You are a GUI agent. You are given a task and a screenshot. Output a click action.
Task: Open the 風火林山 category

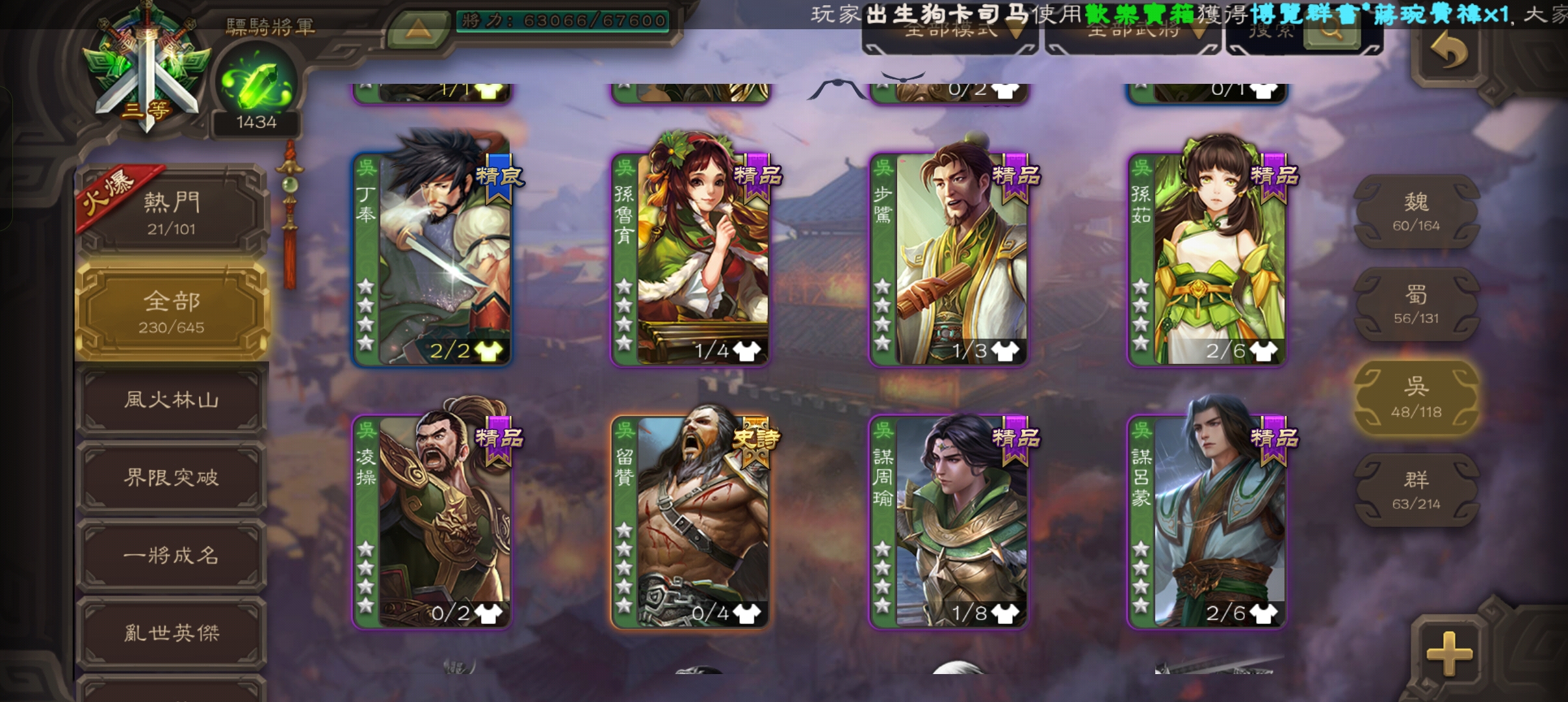click(172, 399)
